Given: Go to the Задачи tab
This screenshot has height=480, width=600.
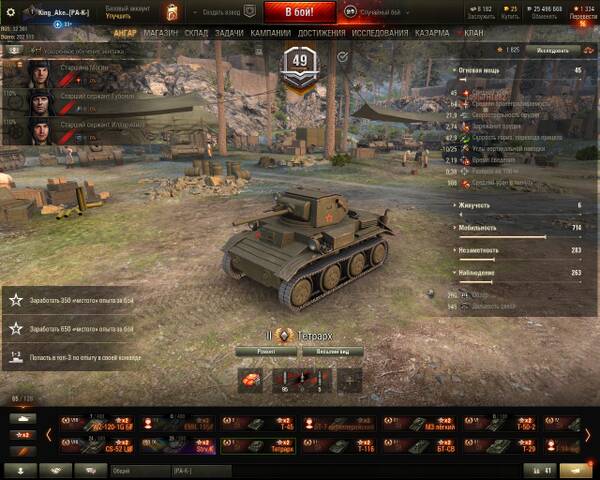Looking at the screenshot, I should (x=229, y=33).
